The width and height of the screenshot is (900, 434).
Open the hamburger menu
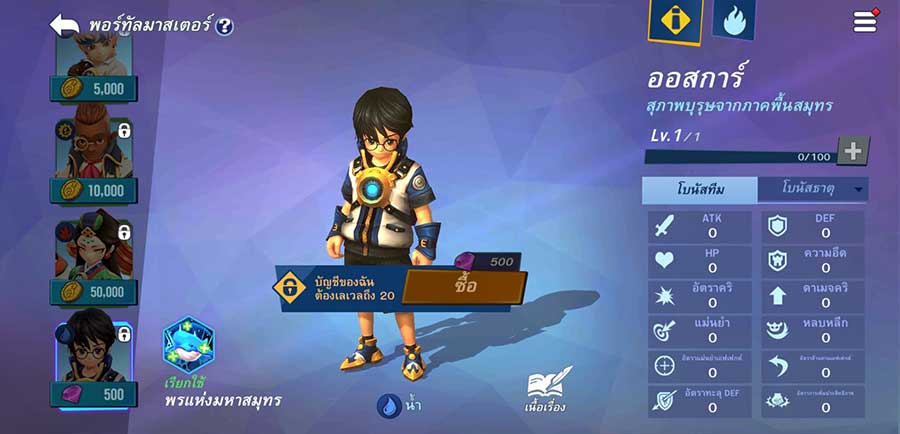[864, 22]
